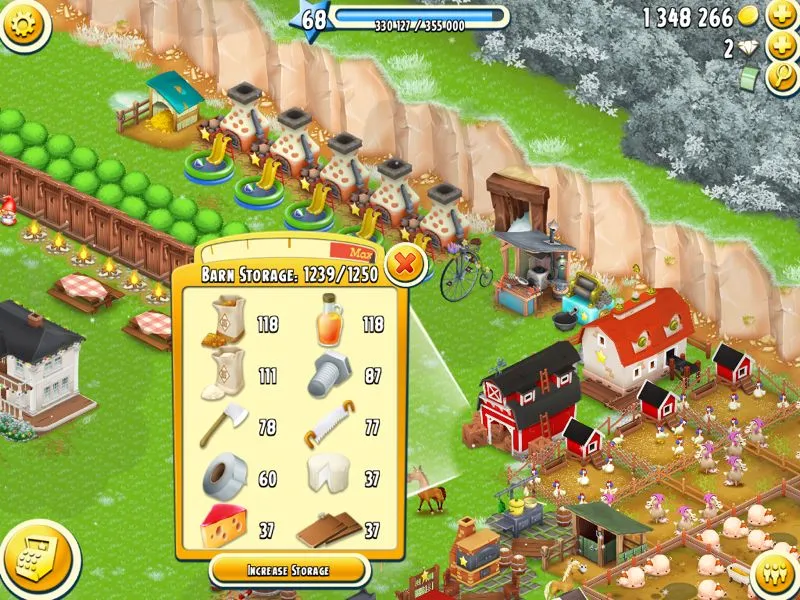Open the gear settings menu

25,24
